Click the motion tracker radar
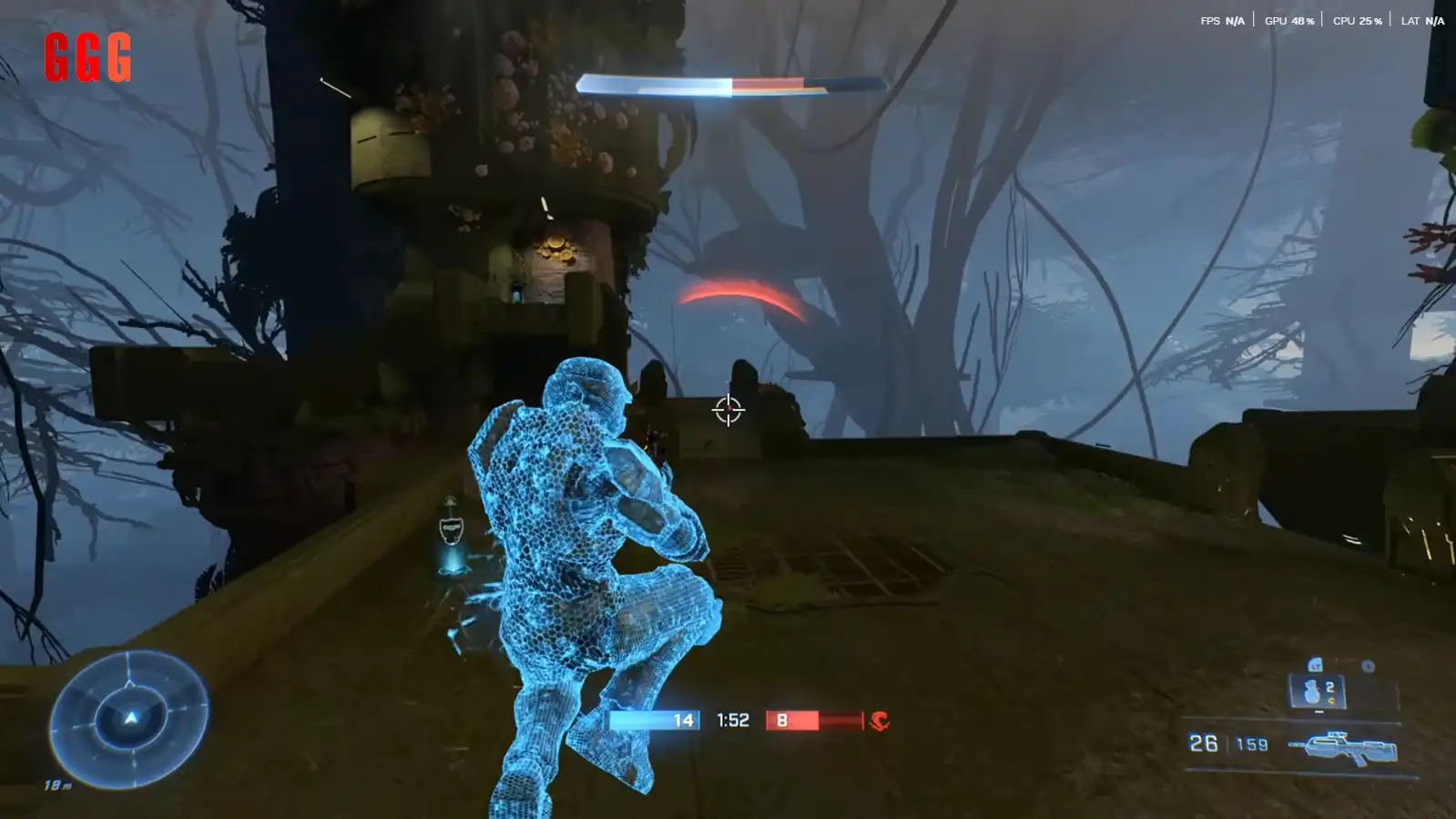This screenshot has height=819, width=1456. point(129,719)
